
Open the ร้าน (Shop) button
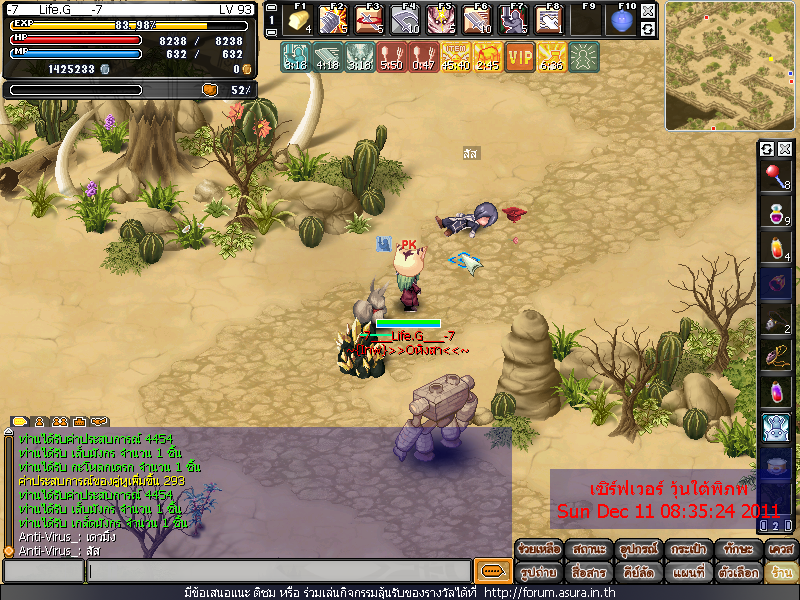780,573
